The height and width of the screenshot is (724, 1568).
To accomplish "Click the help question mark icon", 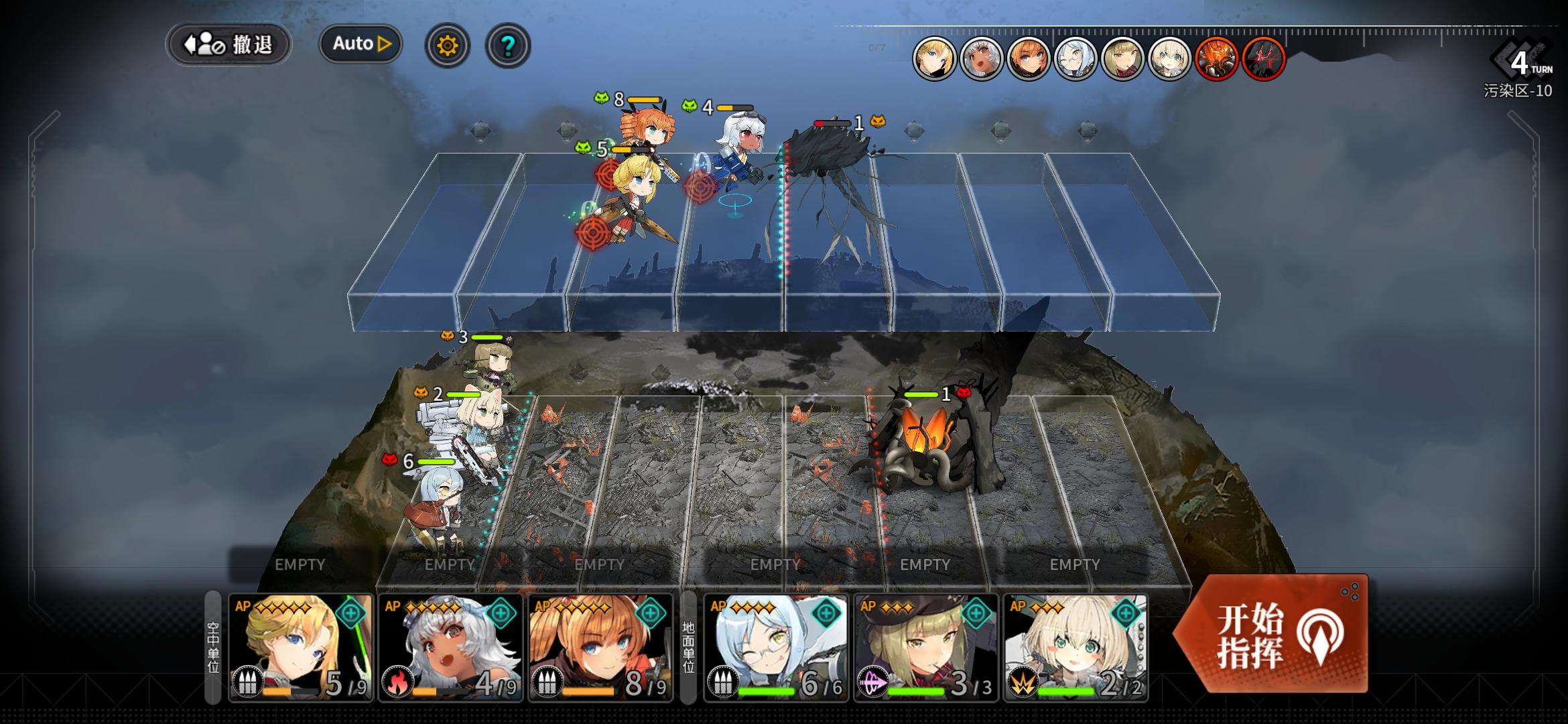I will pyautogui.click(x=507, y=44).
